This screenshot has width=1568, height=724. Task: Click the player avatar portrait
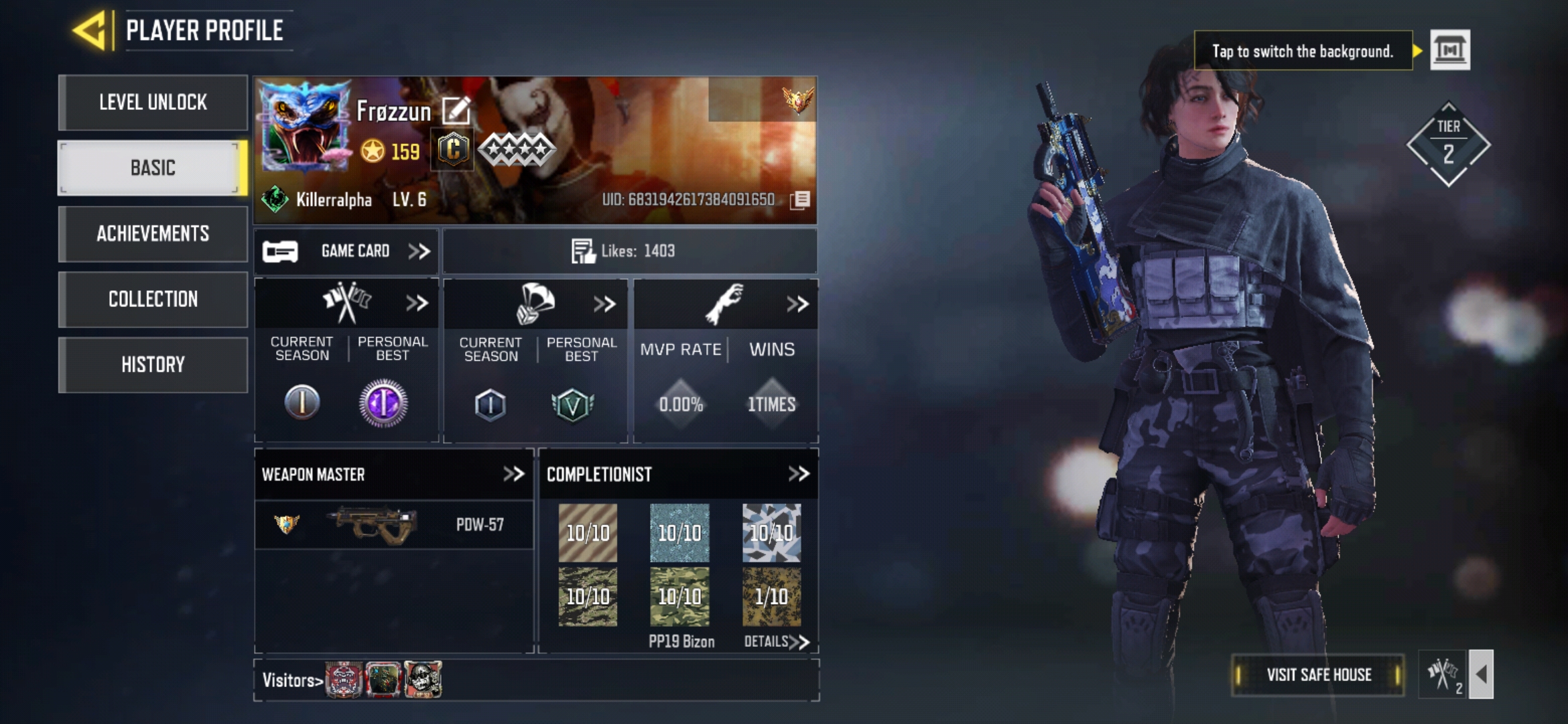[x=306, y=127]
